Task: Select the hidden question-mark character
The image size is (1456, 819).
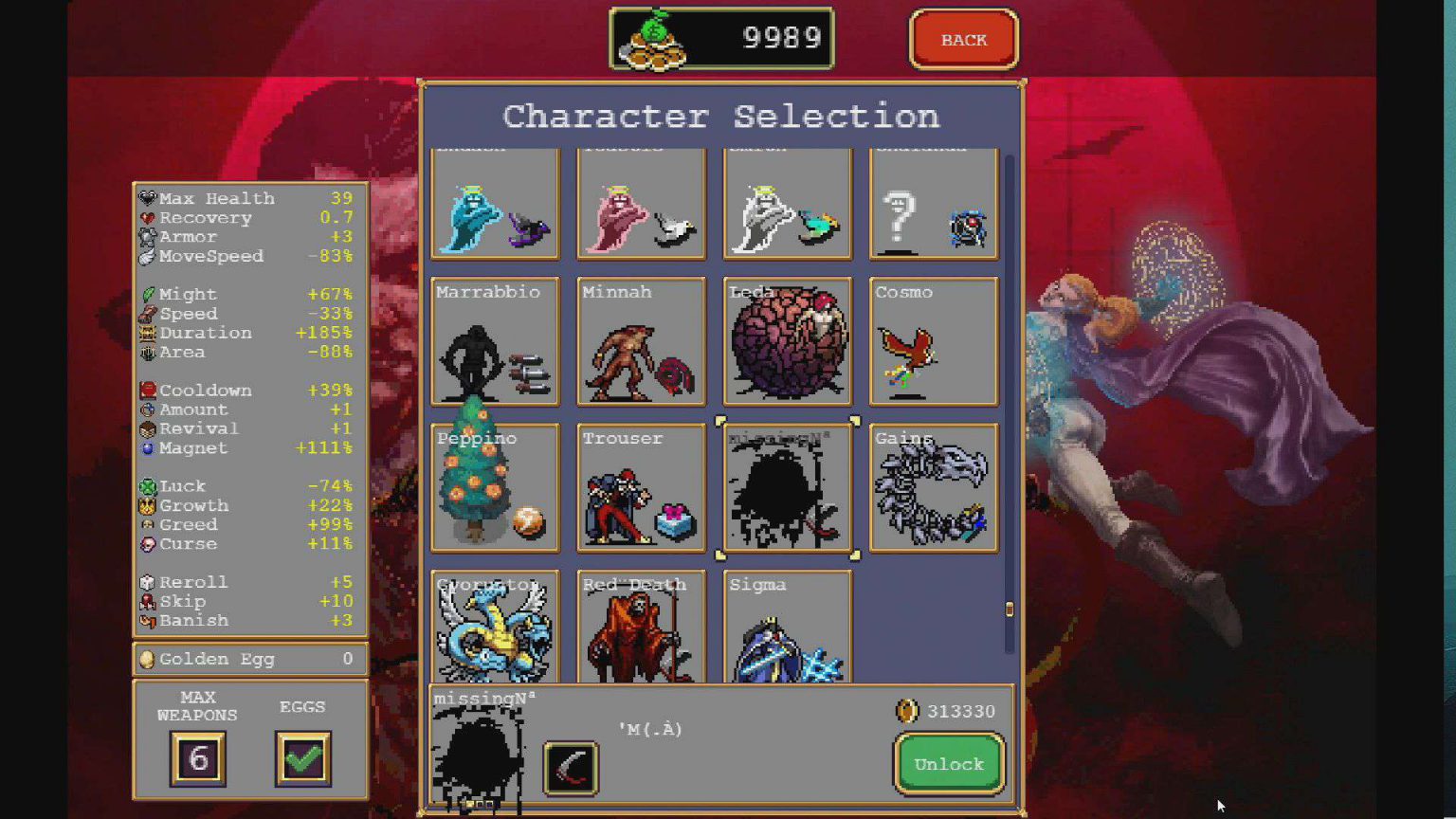Action: 932,202
